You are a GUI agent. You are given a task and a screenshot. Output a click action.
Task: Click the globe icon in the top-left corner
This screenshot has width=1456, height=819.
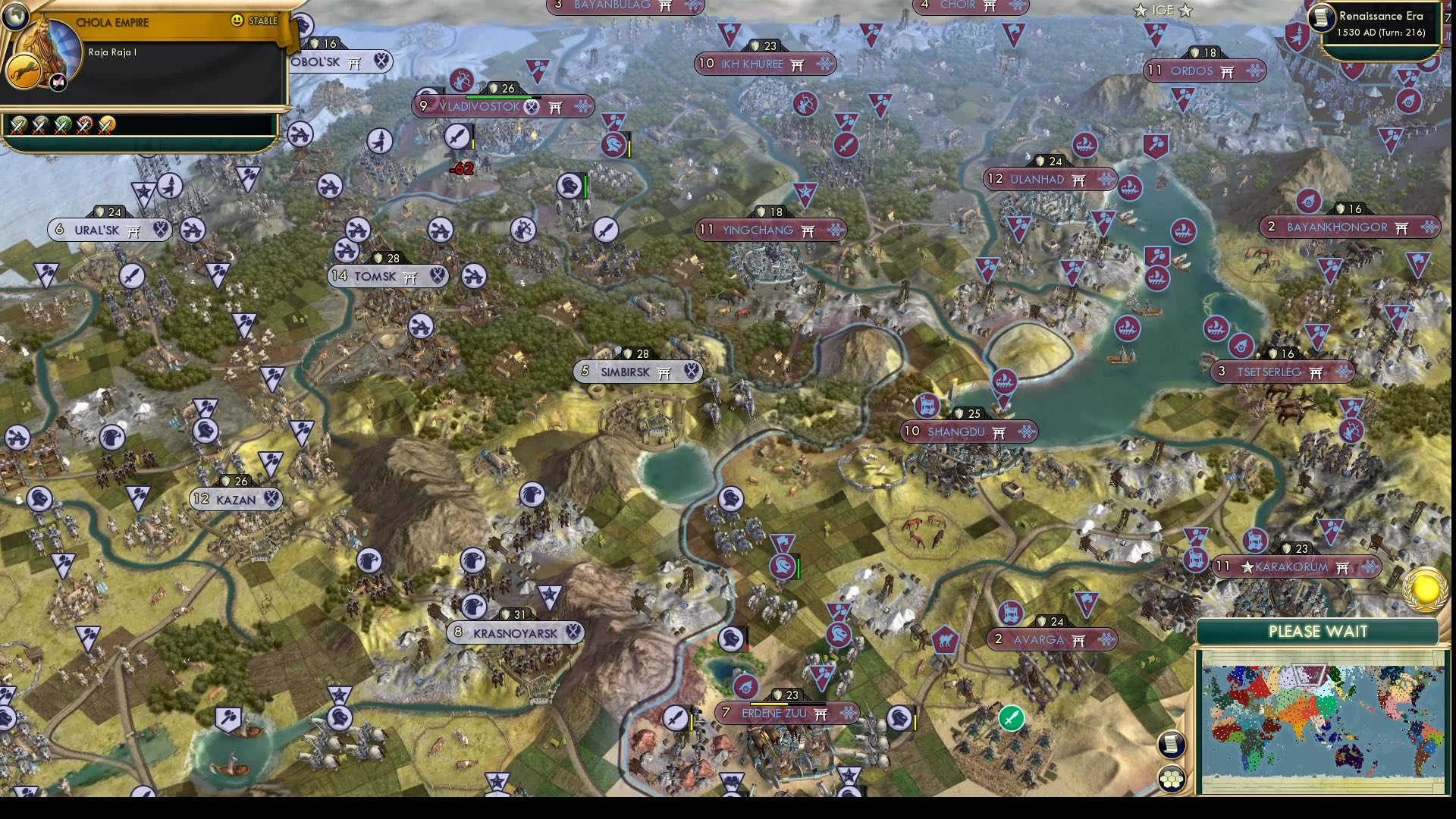pyautogui.click(x=17, y=16)
